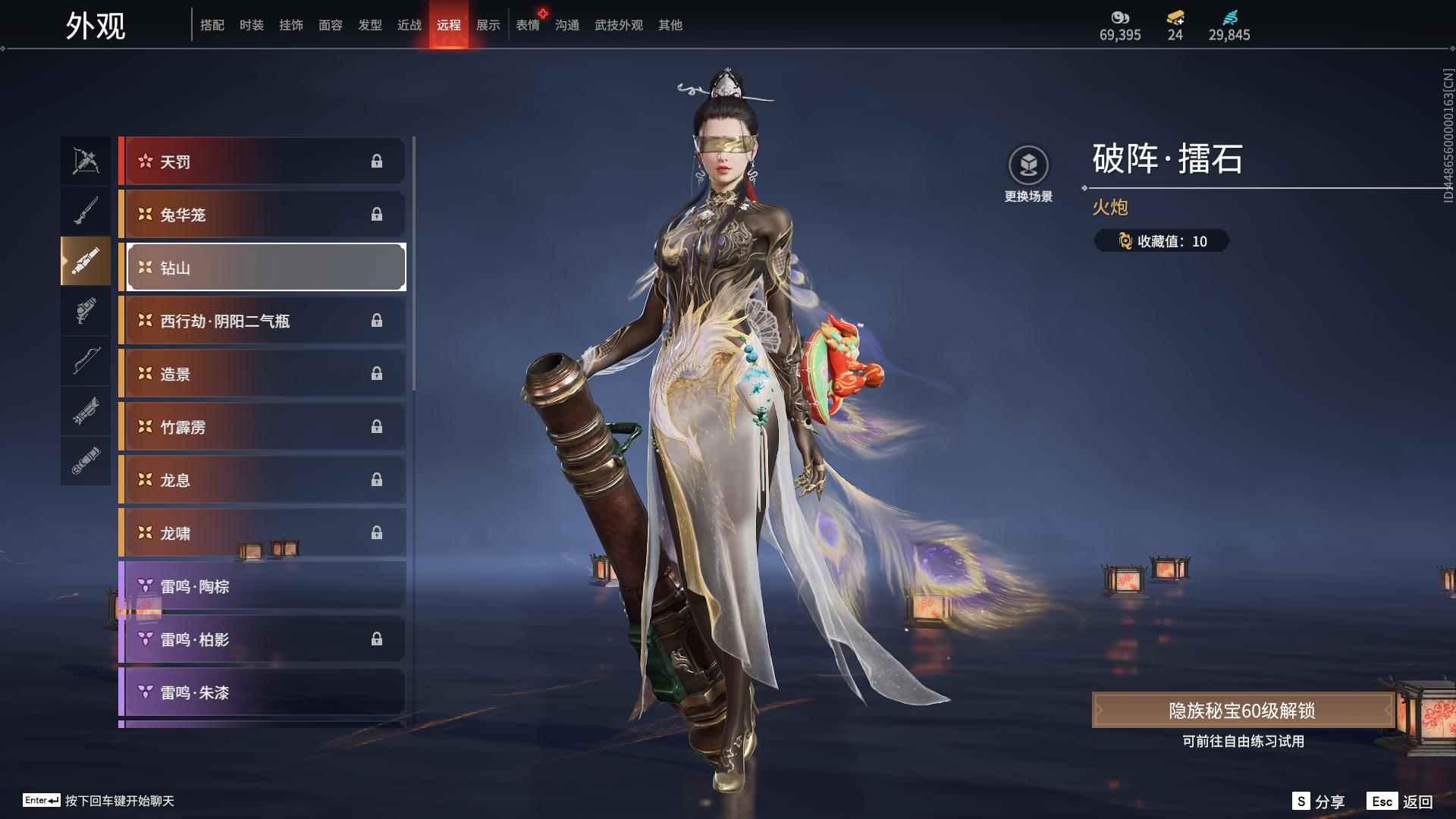Select the hidden-weapon pistol category icon
Image resolution: width=1456 pixels, height=819 pixels.
86,312
